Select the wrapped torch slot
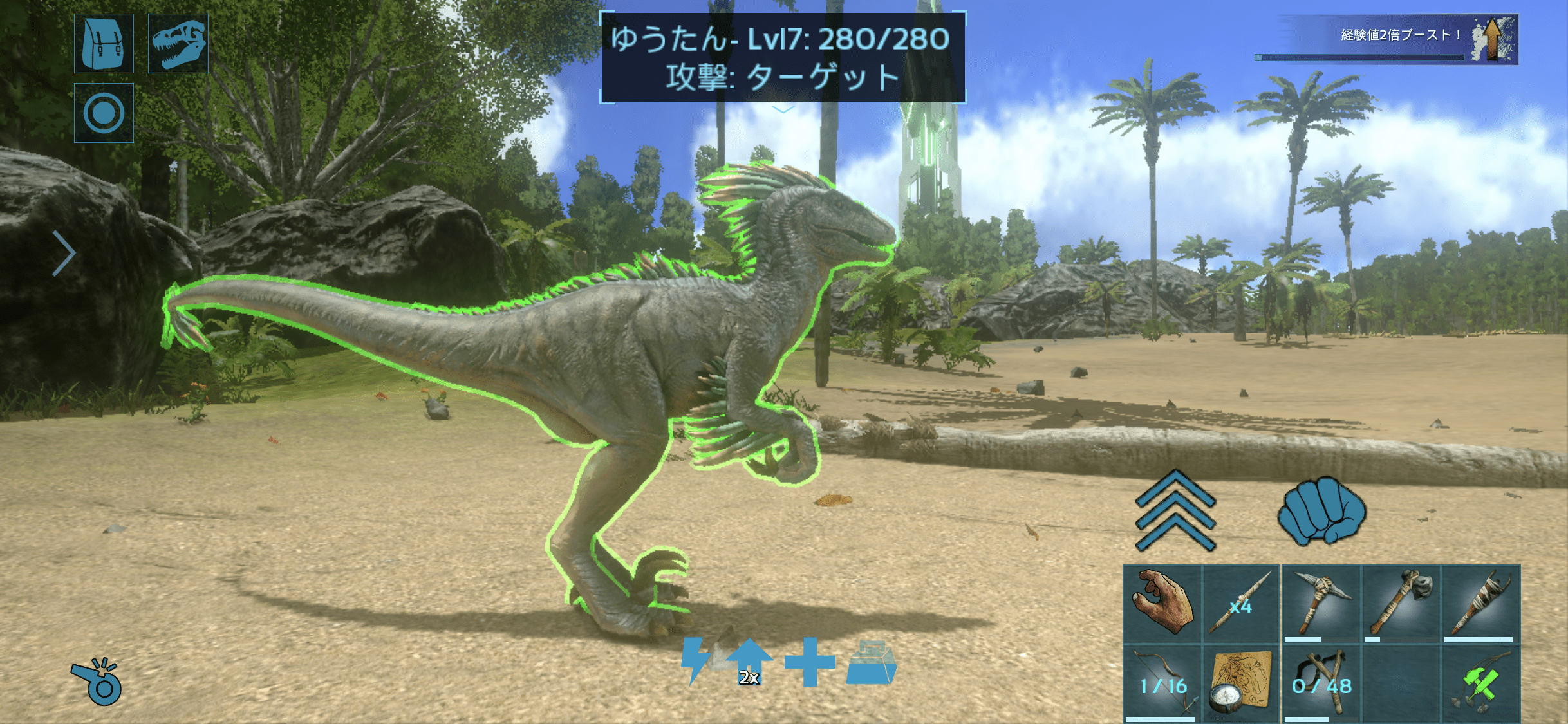 pos(1480,604)
